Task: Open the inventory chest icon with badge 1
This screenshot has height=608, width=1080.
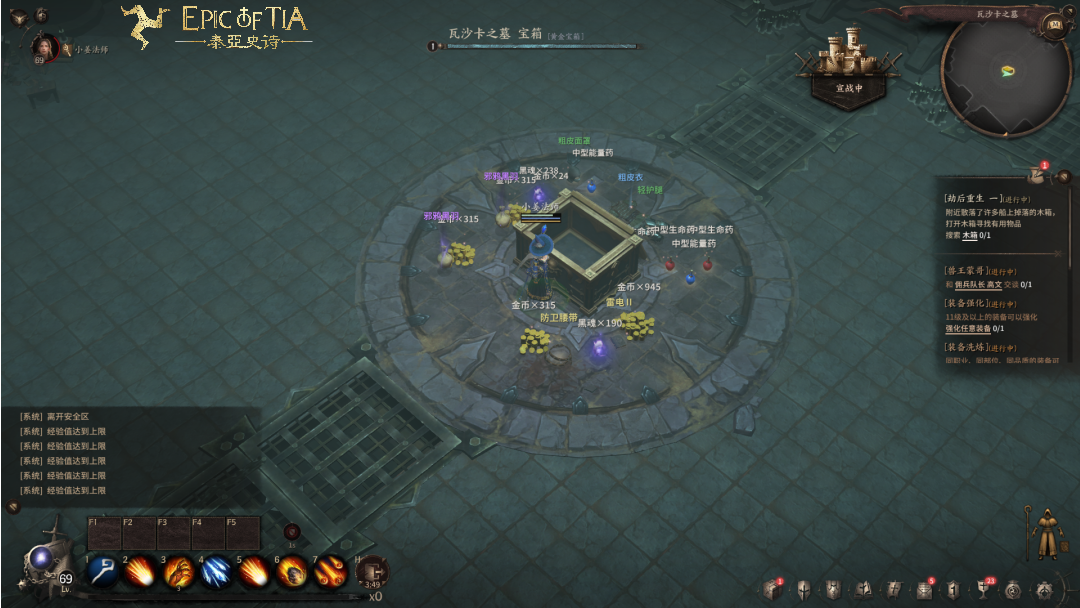Action: tap(771, 590)
